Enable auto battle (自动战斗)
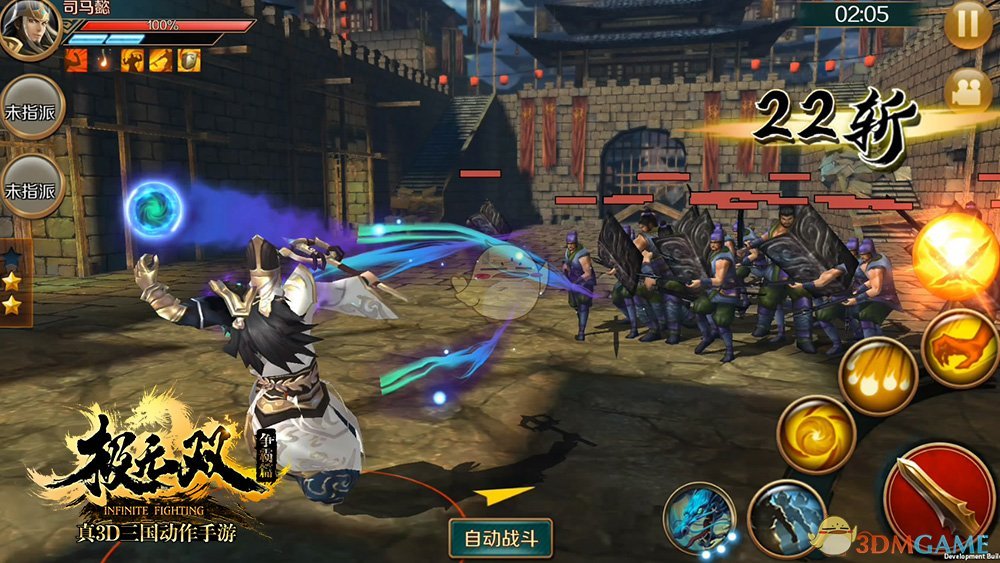1000x563 pixels. point(501,538)
